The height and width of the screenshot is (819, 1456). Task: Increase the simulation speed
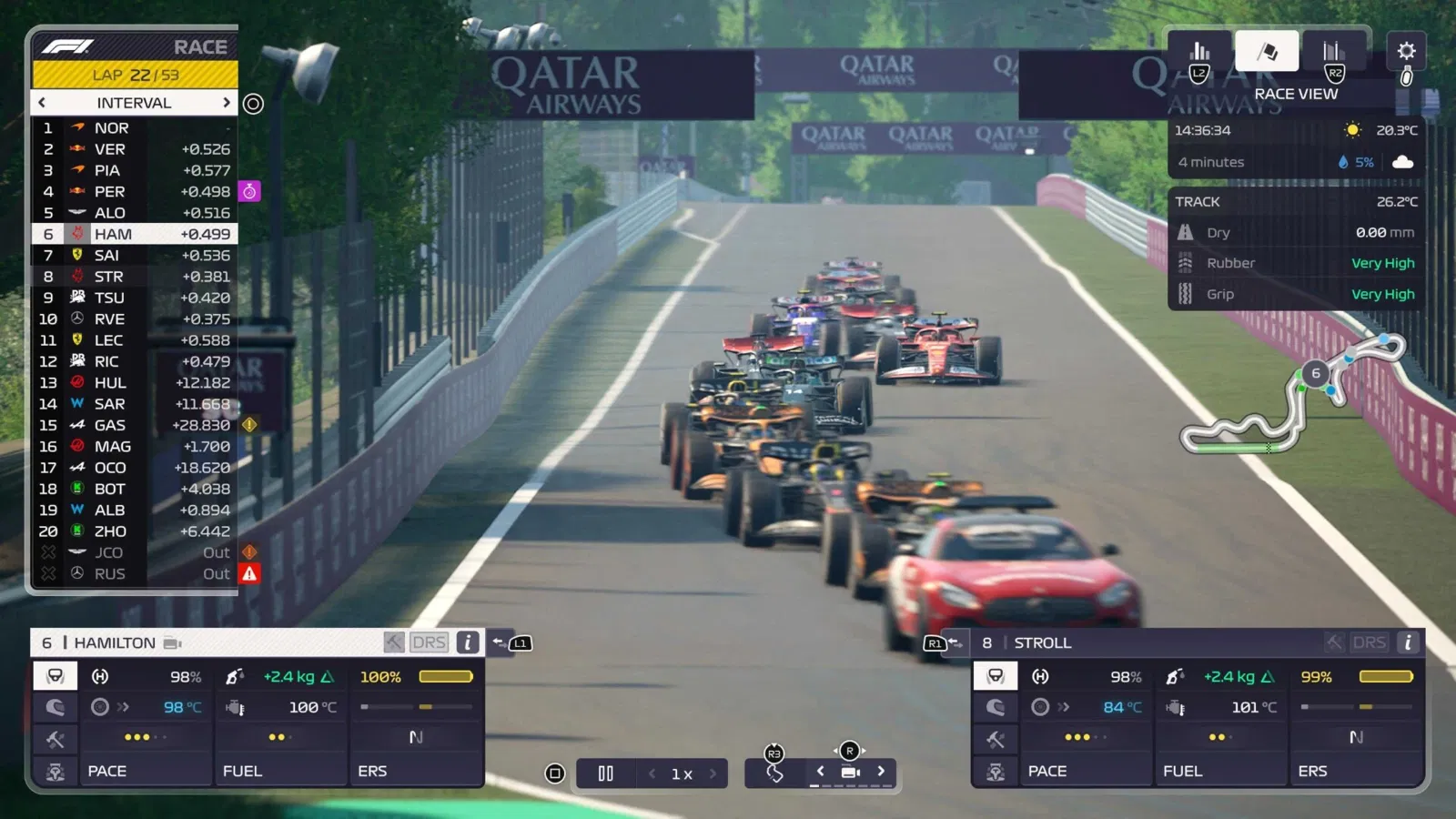pyautogui.click(x=713, y=773)
